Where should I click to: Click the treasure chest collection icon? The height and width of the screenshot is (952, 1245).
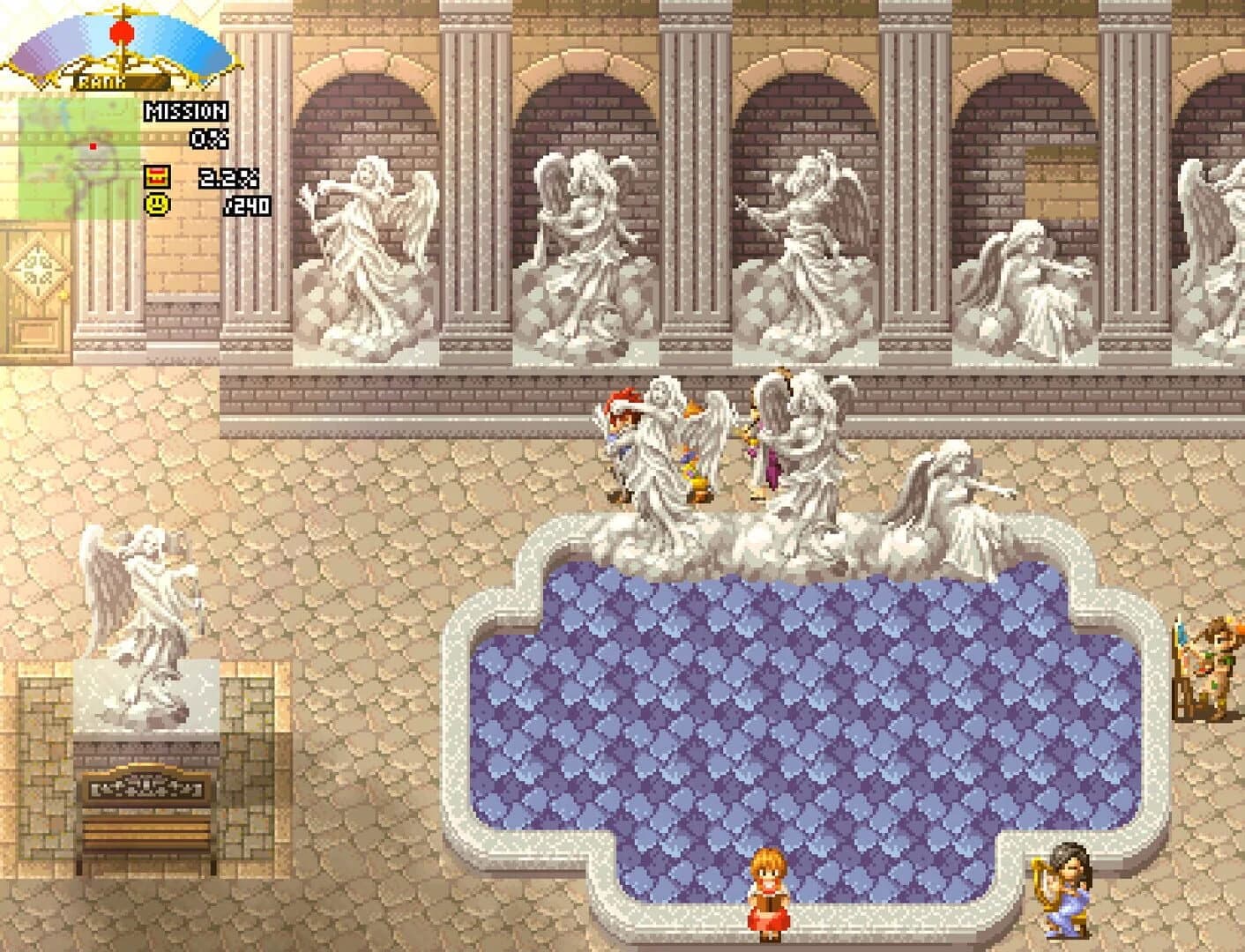157,179
